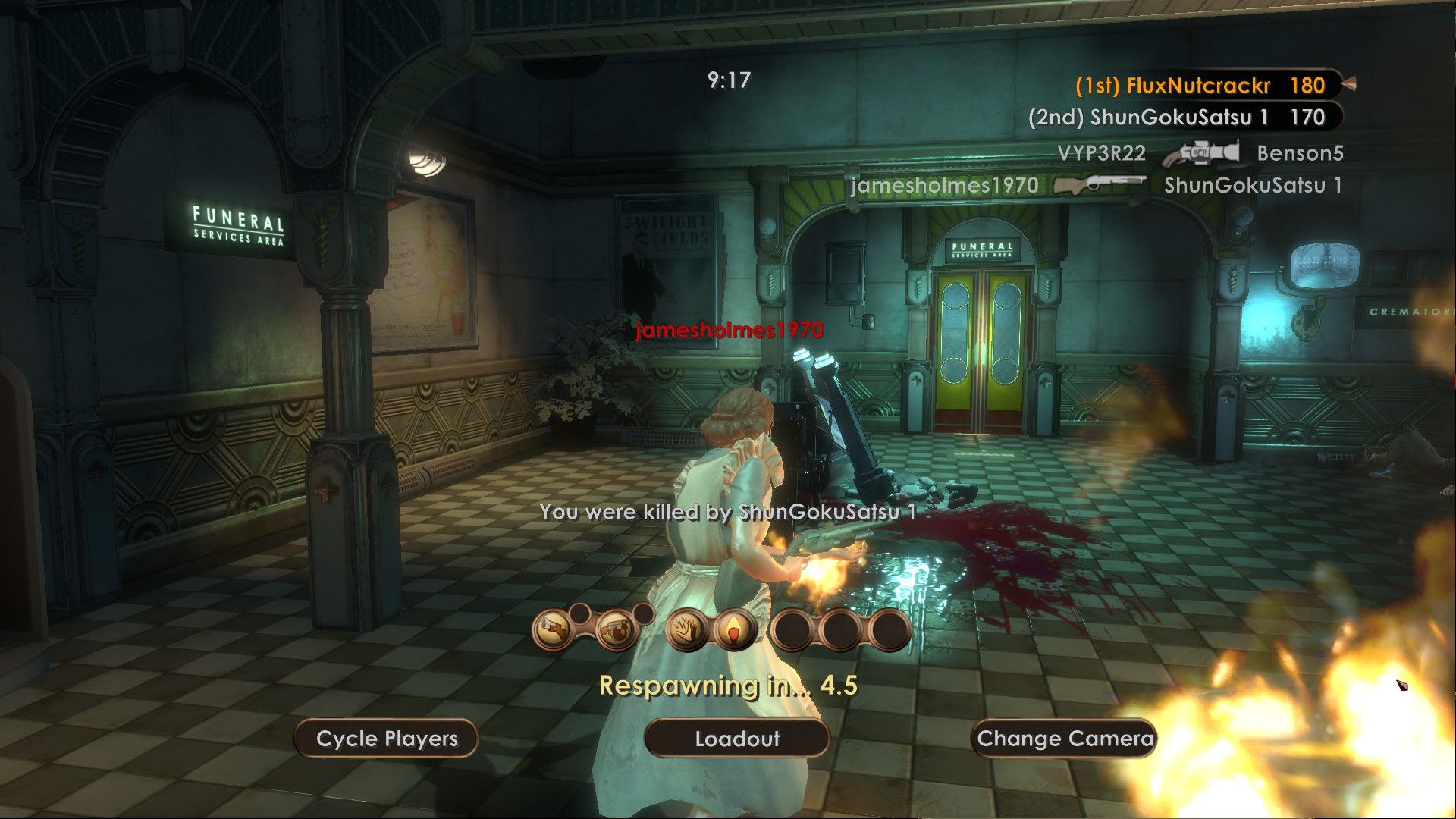Switch view with Change Camera
The height and width of the screenshot is (819, 1456).
pyautogui.click(x=1064, y=739)
